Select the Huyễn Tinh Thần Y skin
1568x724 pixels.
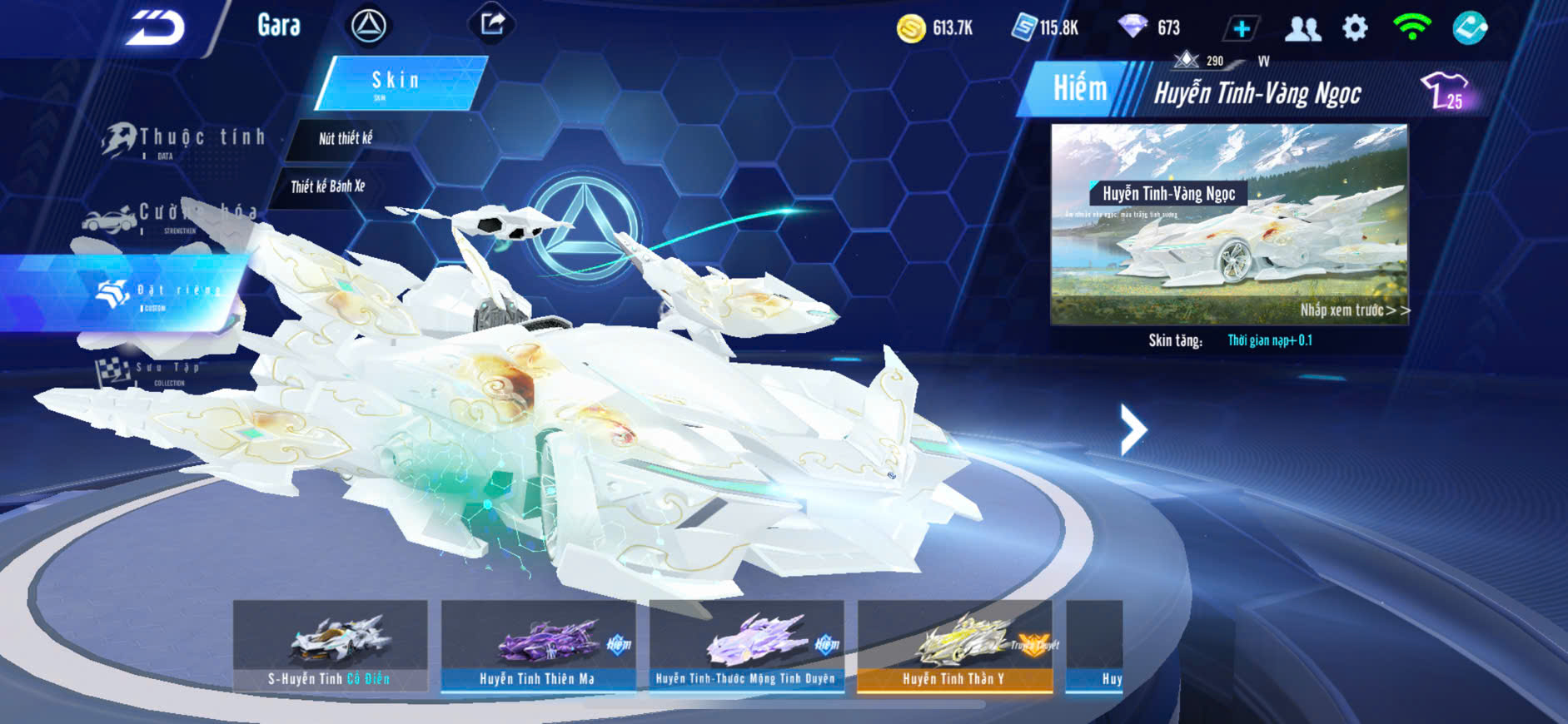[954, 646]
